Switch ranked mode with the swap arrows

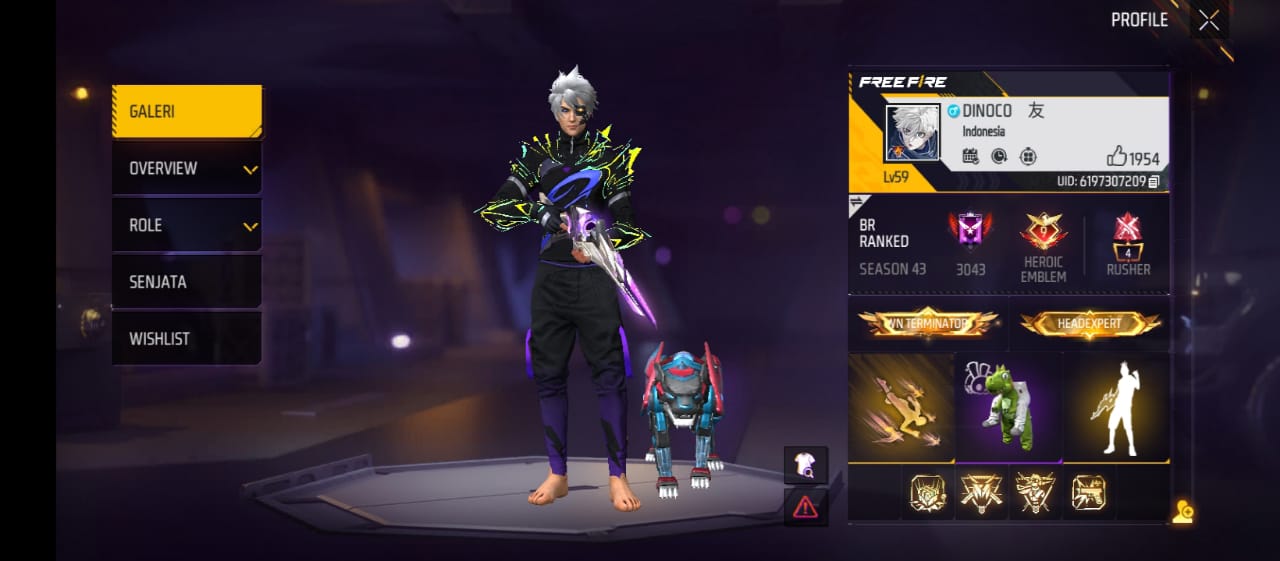pyautogui.click(x=857, y=205)
